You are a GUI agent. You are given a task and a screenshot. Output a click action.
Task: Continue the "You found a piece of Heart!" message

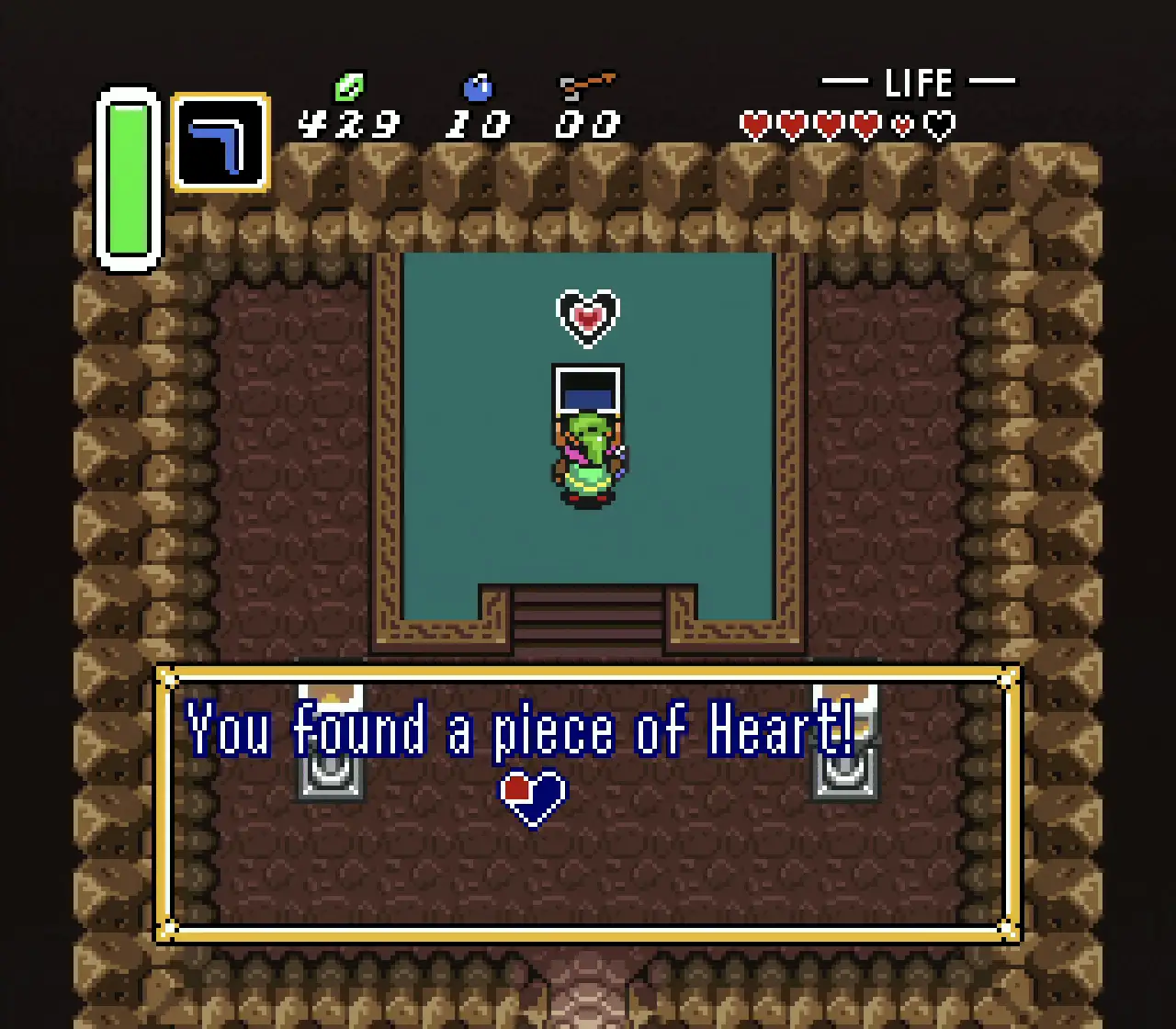(x=588, y=804)
